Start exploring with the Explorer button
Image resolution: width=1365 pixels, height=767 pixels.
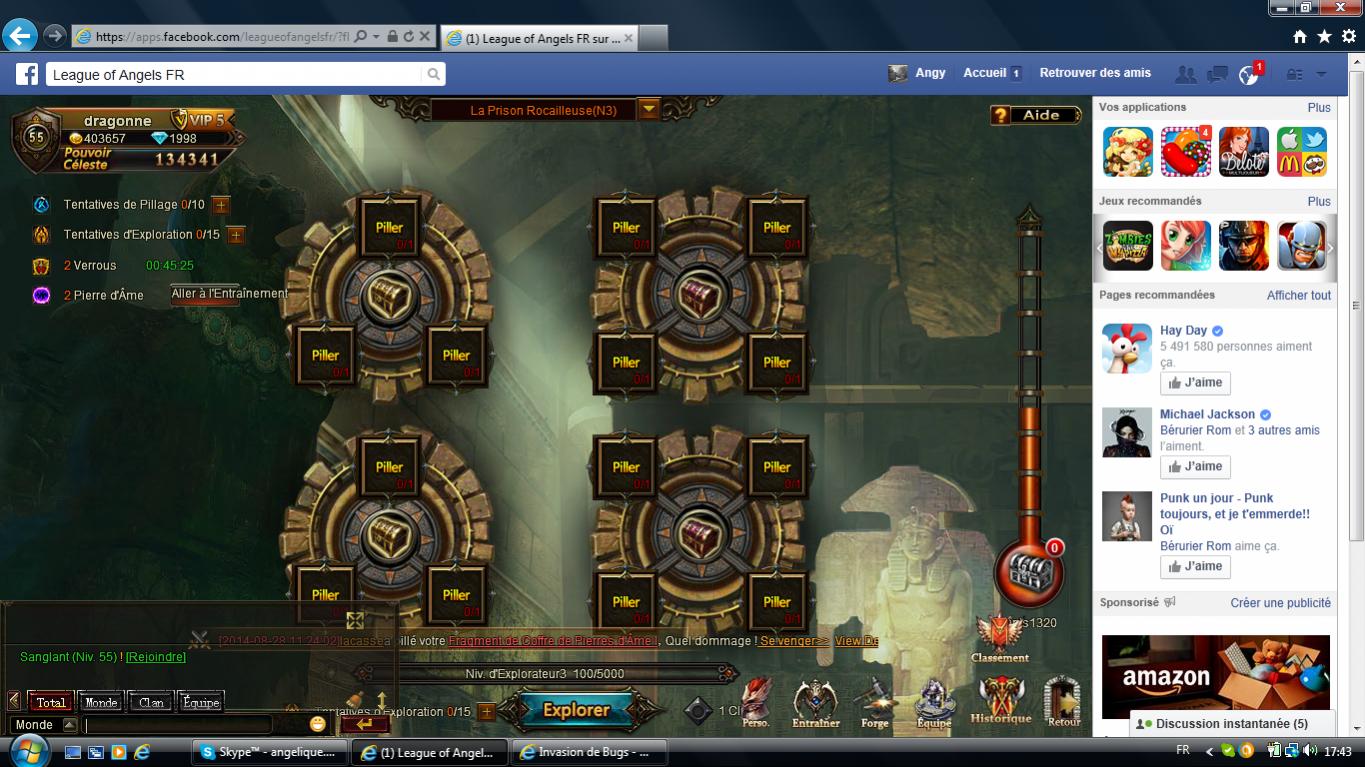576,710
